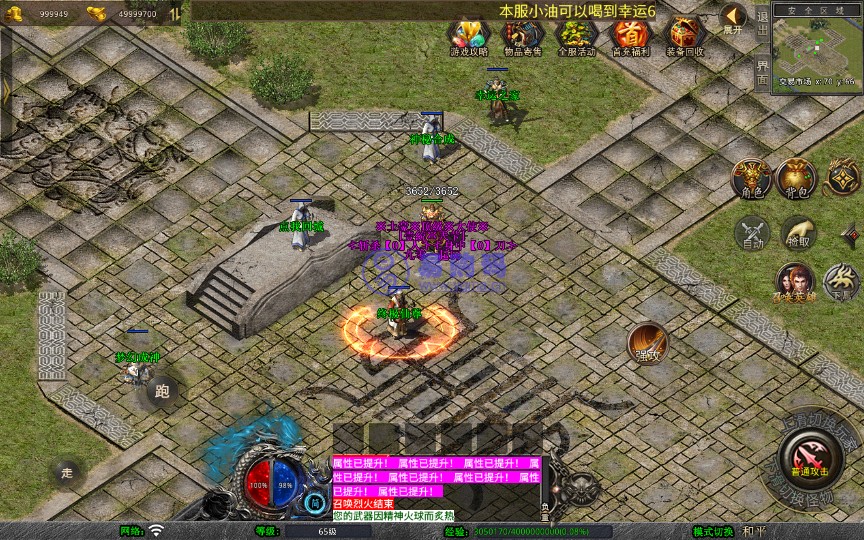Click the 展开 expand arrow button
The width and height of the screenshot is (864, 540).
point(733,18)
